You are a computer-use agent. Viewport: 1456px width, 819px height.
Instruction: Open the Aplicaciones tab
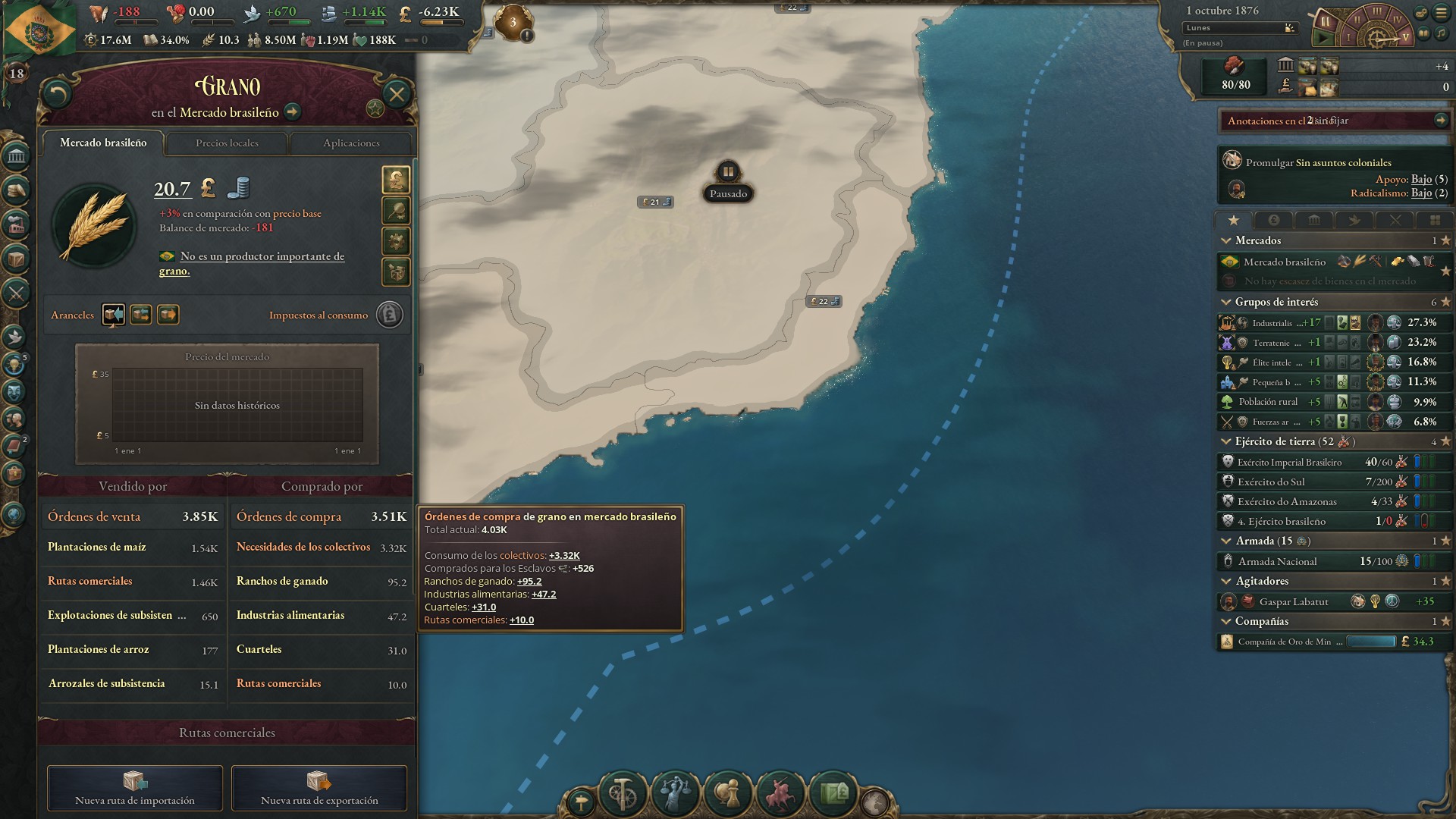pos(351,143)
